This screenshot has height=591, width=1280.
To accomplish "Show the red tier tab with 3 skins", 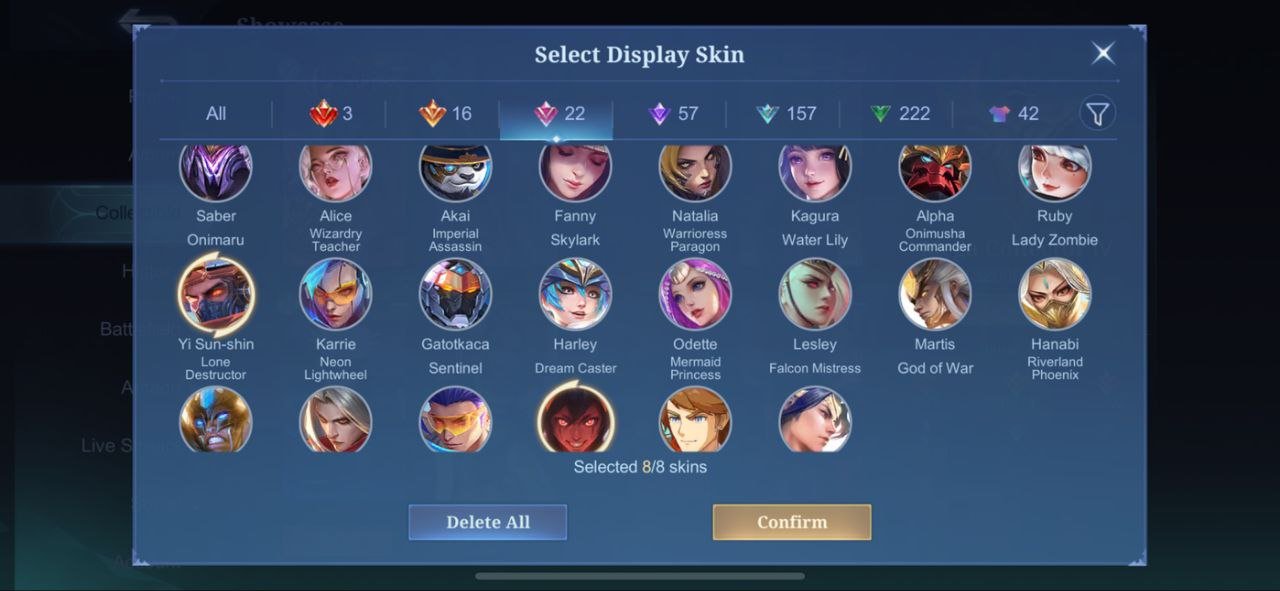I will 330,114.
